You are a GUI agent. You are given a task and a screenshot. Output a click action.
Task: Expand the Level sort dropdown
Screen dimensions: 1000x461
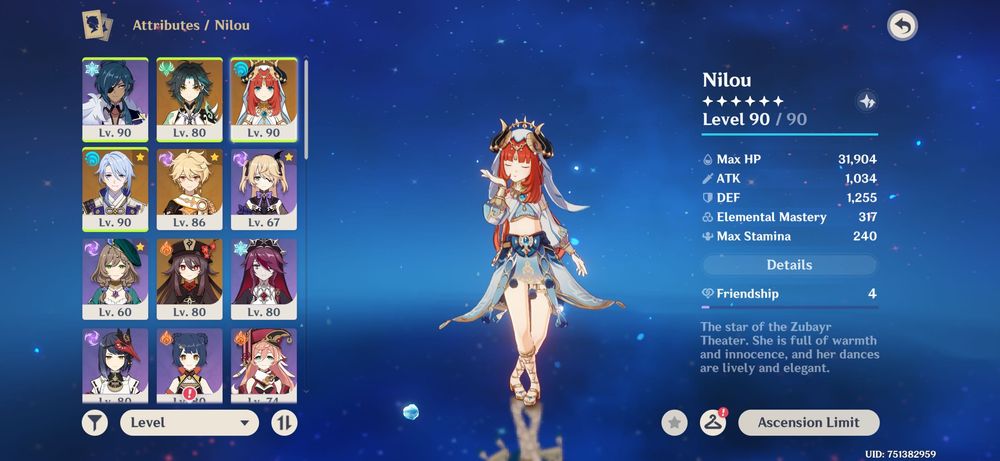189,422
